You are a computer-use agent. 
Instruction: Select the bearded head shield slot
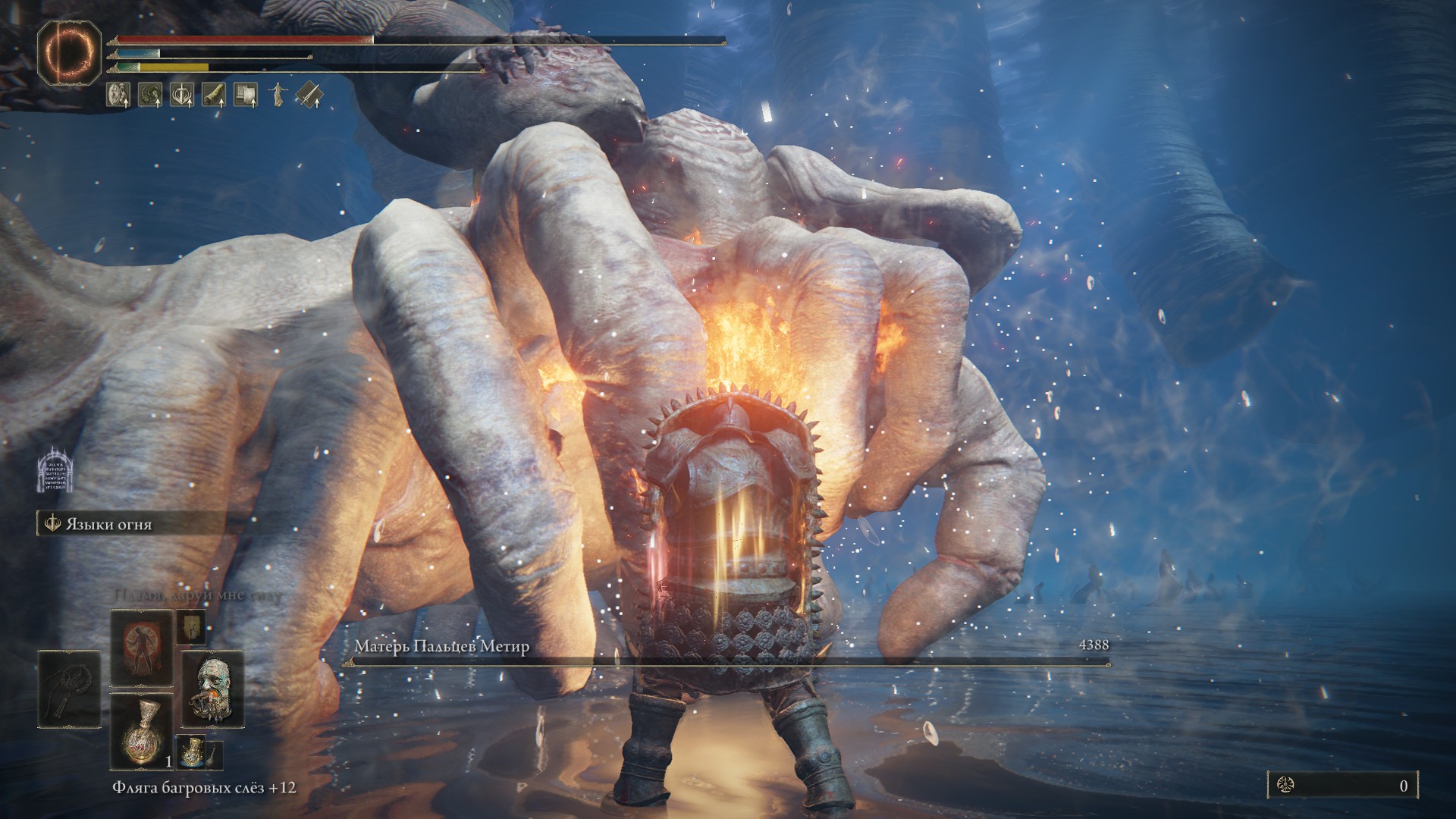[212, 689]
